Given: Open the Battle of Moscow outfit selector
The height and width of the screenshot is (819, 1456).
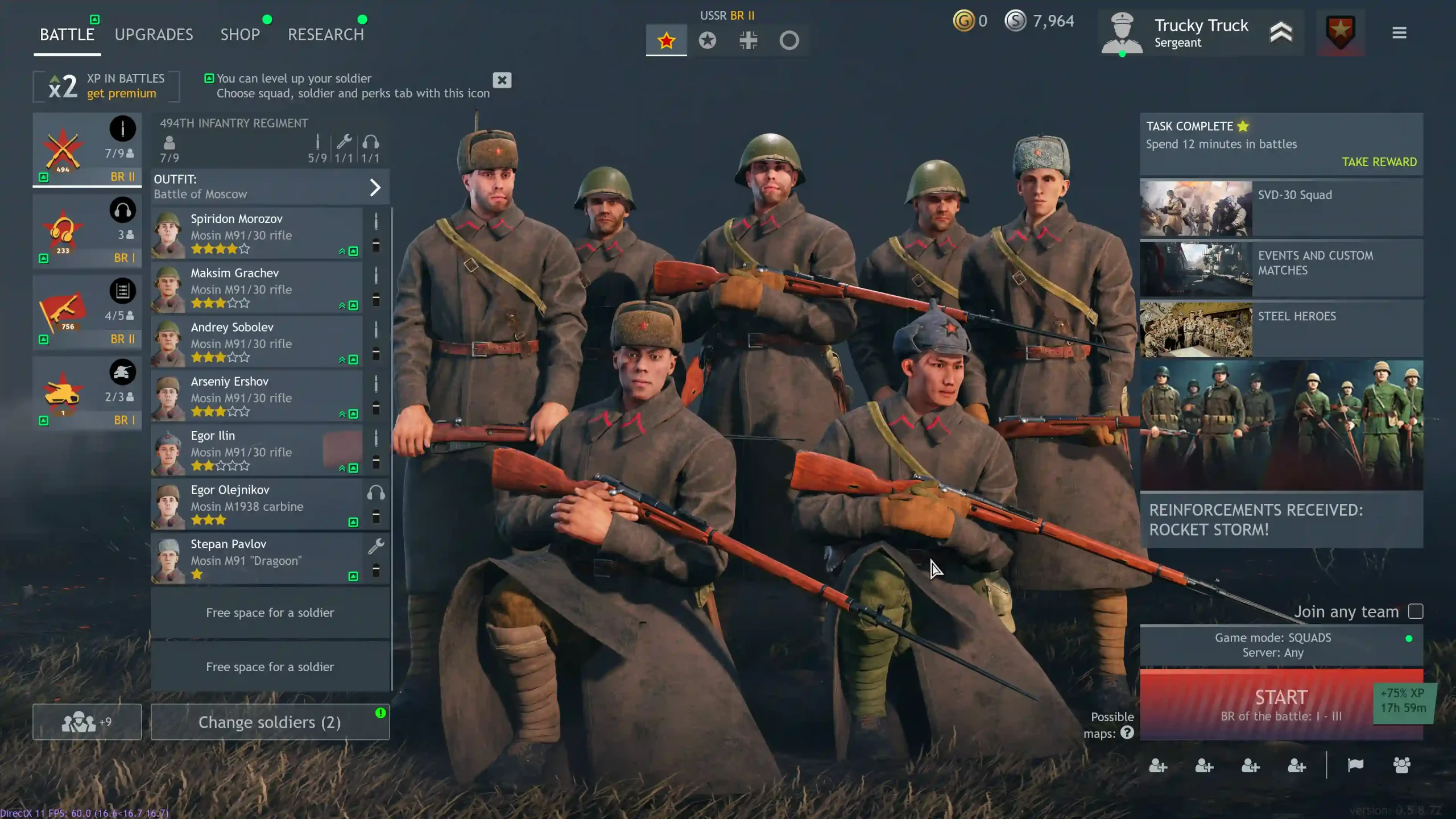Looking at the screenshot, I should point(270,187).
